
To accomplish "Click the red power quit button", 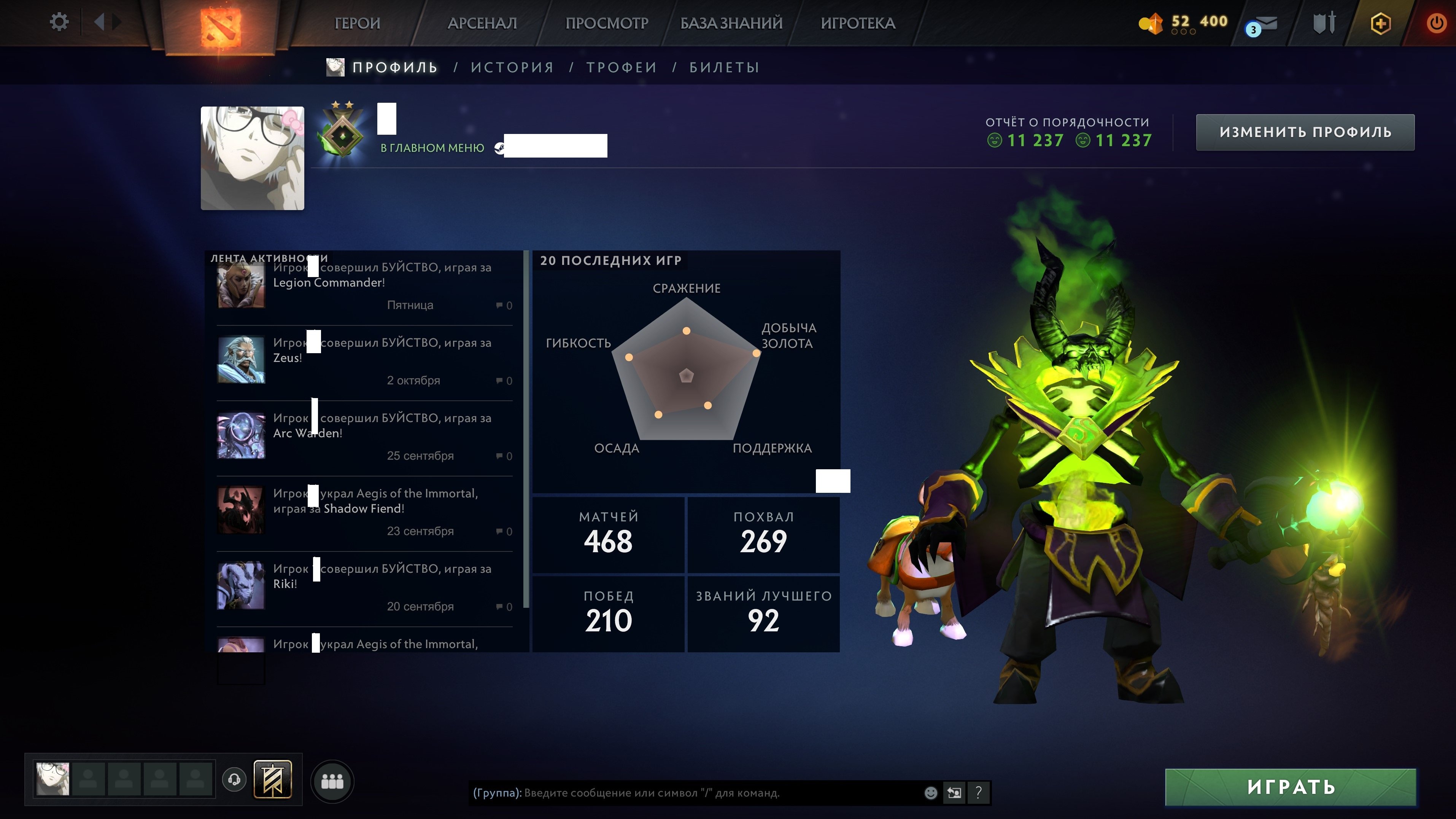I will pyautogui.click(x=1436, y=24).
